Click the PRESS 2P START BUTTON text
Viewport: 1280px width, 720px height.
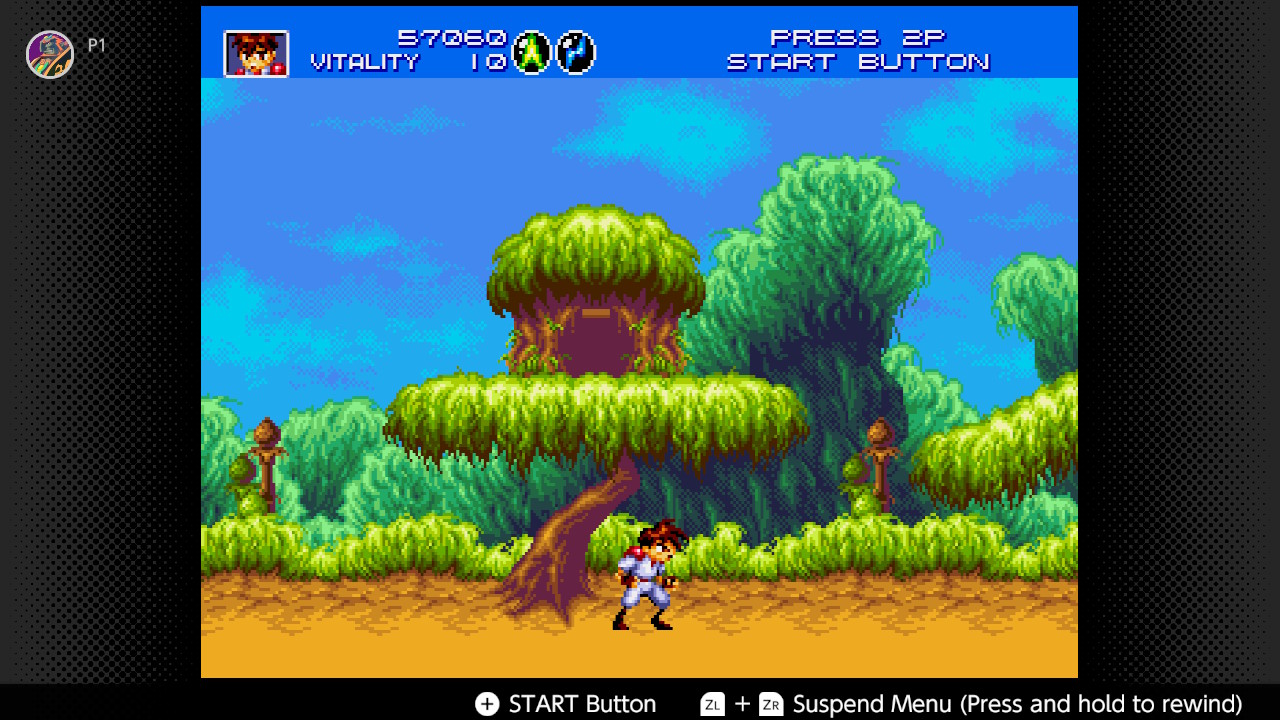click(x=860, y=50)
